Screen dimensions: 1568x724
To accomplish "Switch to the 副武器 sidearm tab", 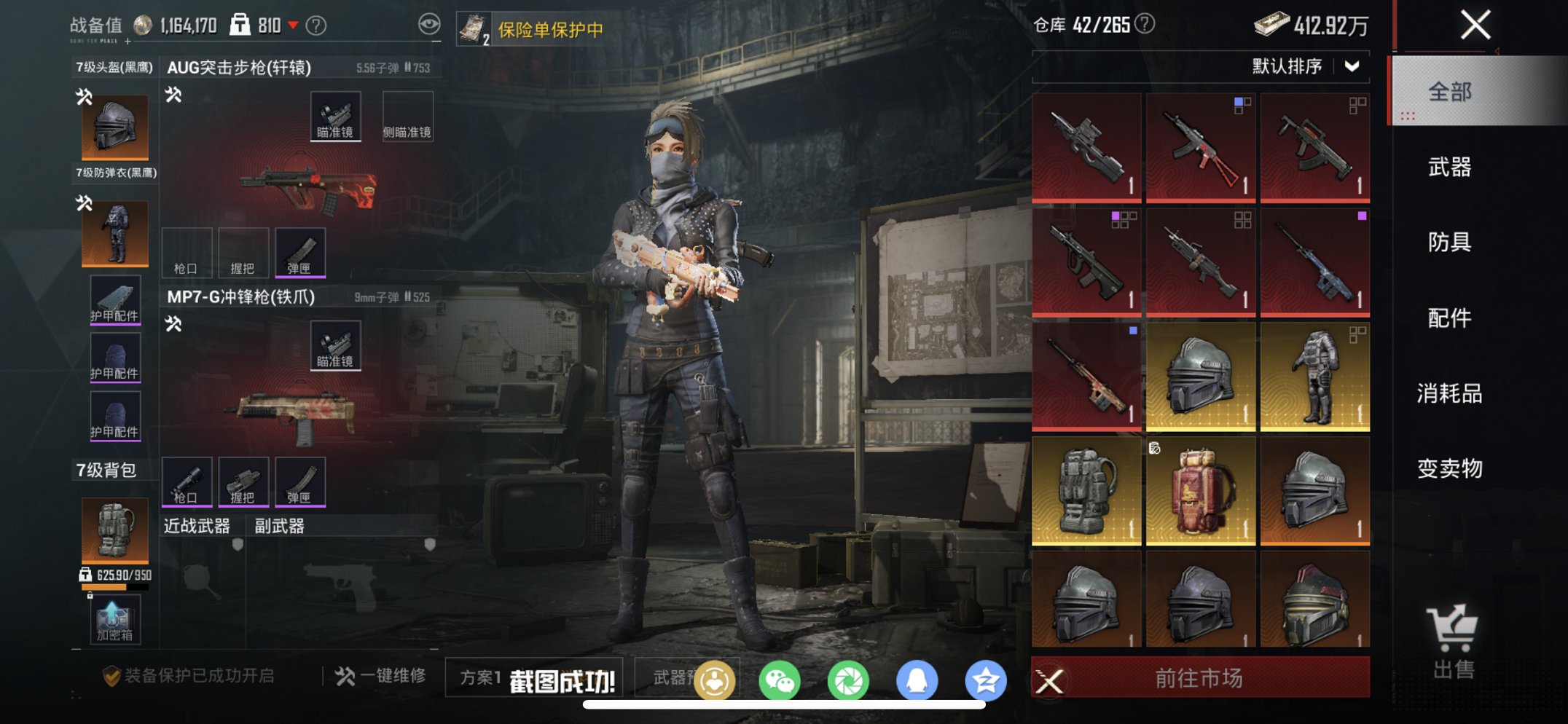I will pyautogui.click(x=279, y=526).
